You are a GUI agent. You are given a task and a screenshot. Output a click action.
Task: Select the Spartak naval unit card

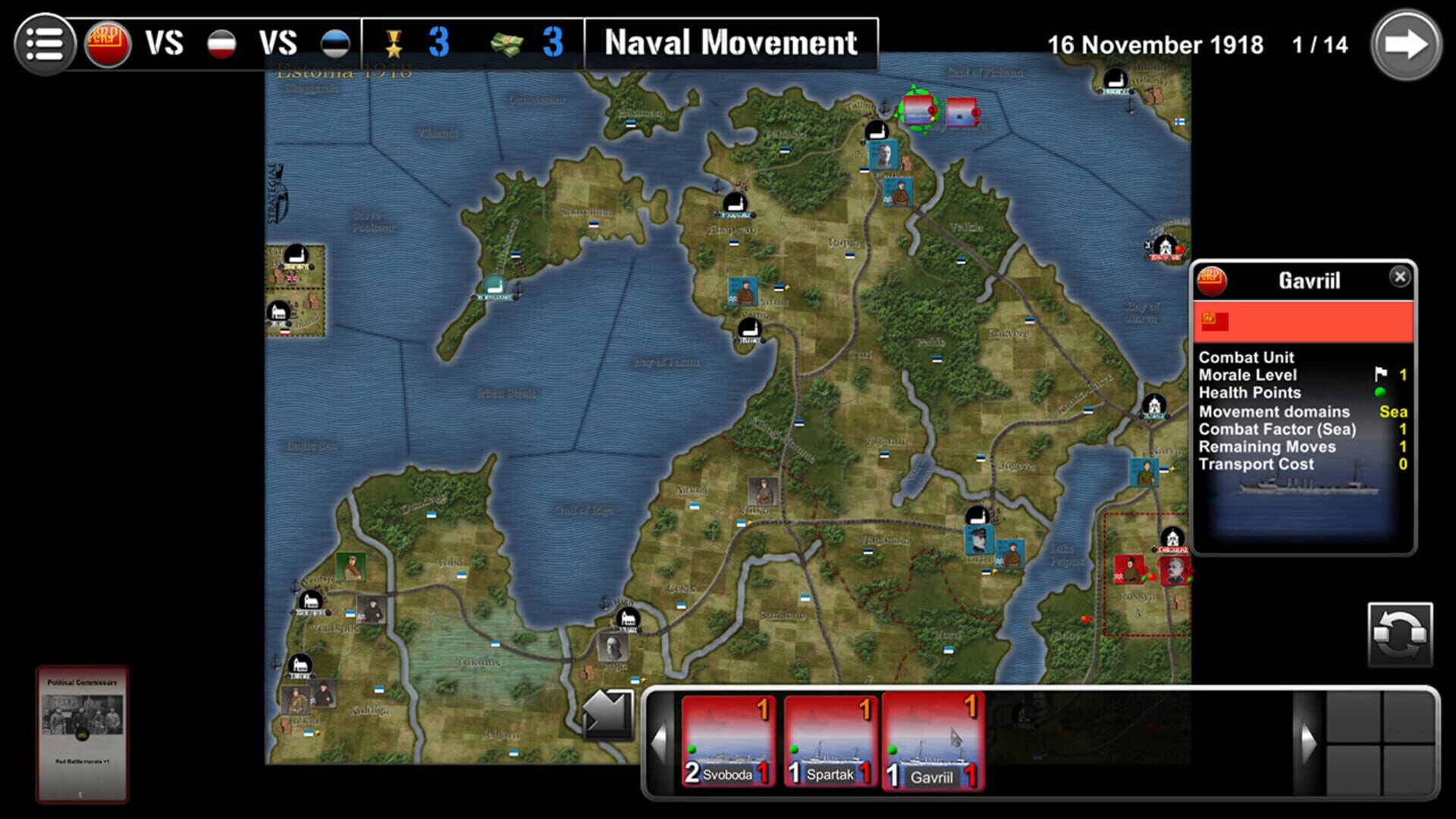click(x=830, y=739)
